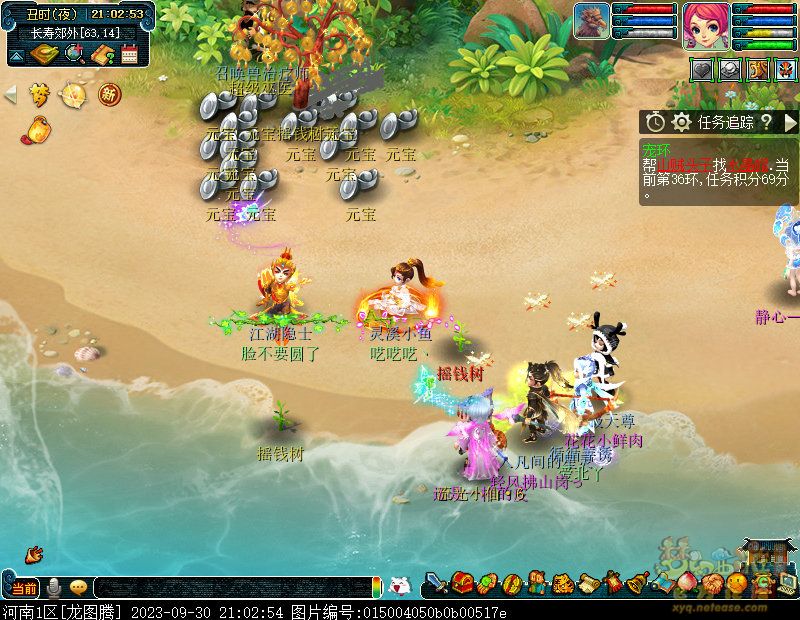Open quest tracker settings gear

(x=681, y=122)
